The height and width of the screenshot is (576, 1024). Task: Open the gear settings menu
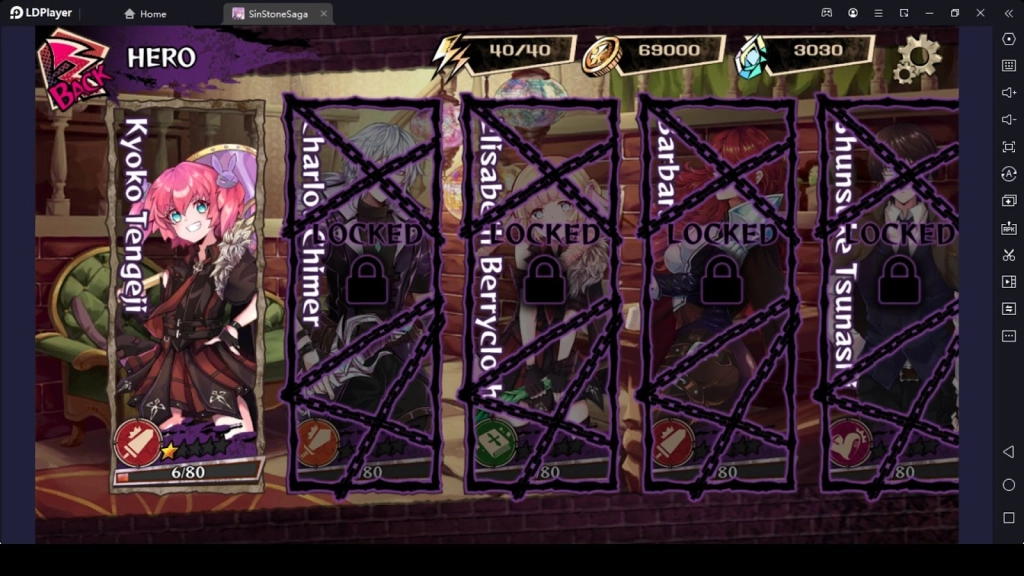point(917,58)
